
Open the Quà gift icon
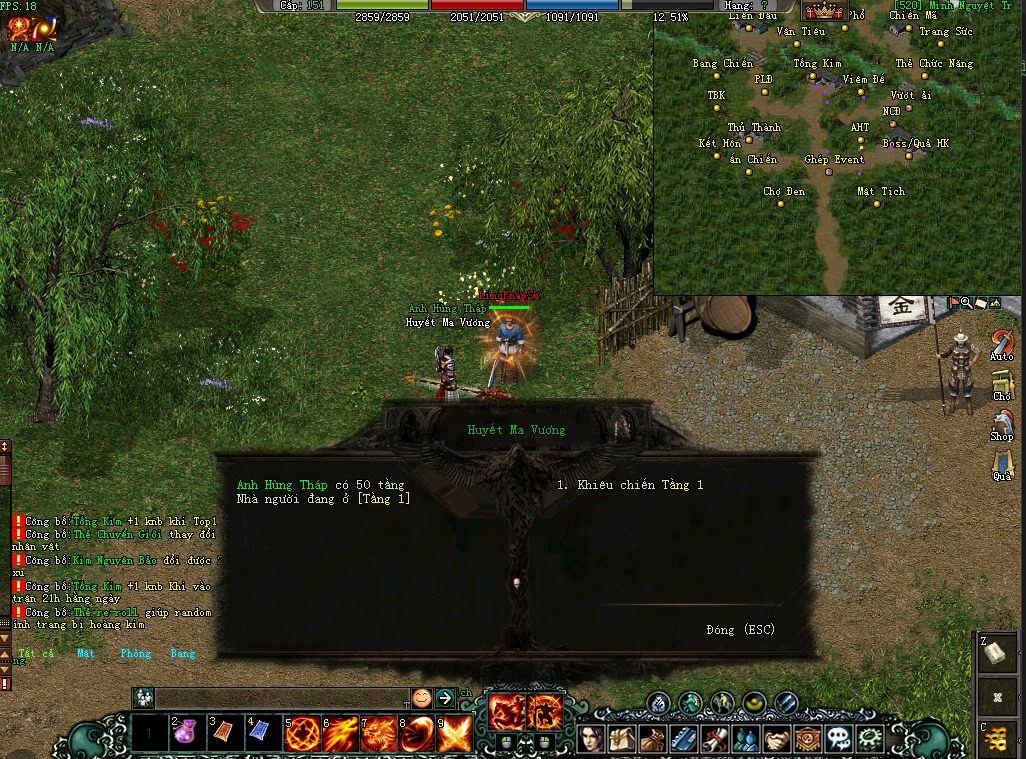[1002, 465]
